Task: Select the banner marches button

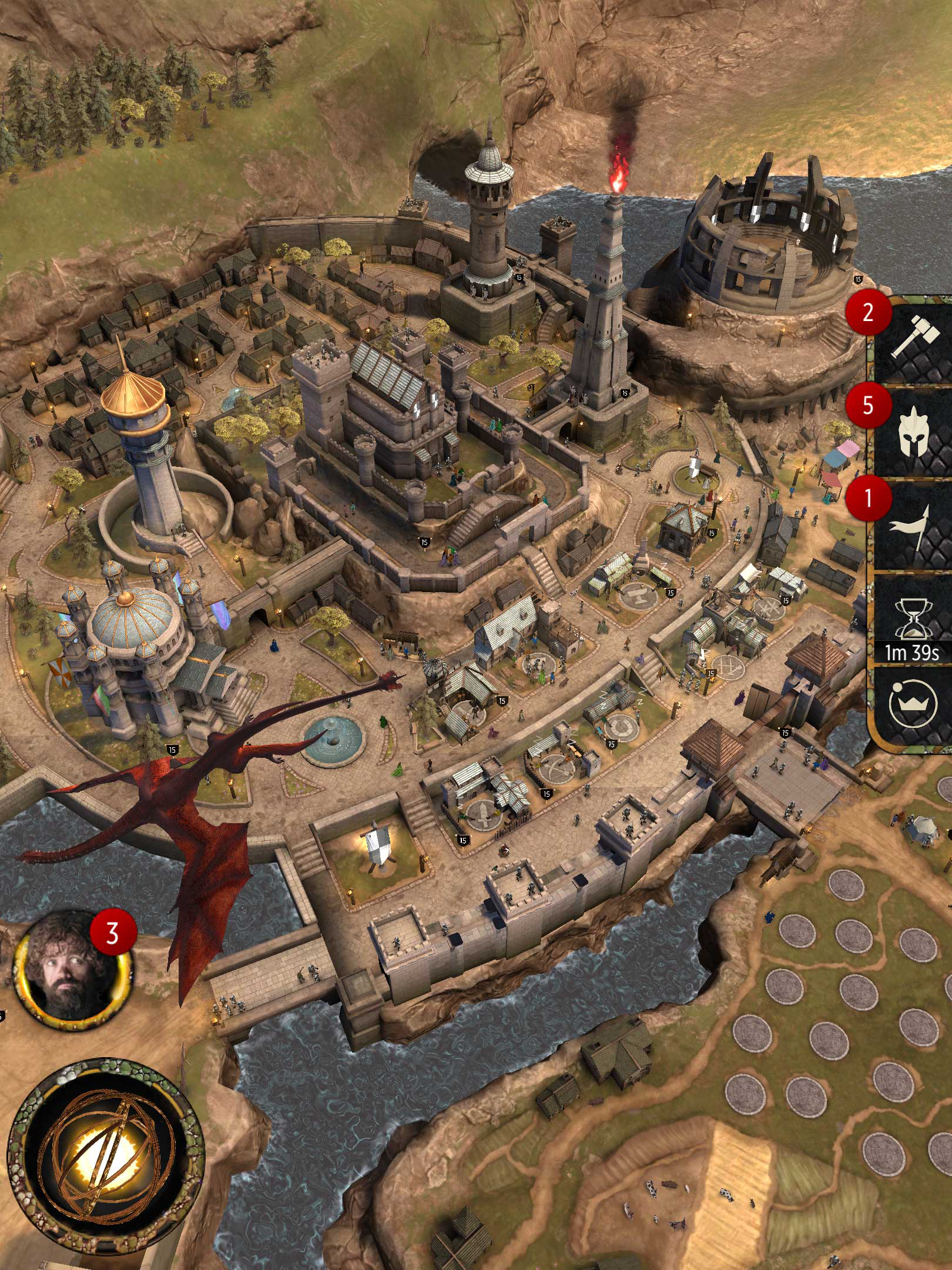Action: click(913, 527)
